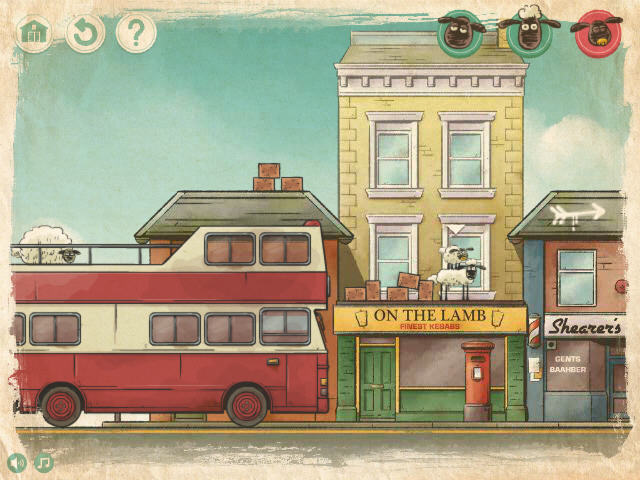Screen dimensions: 640x480
Task: Return to the home menu
Action: click(x=35, y=33)
